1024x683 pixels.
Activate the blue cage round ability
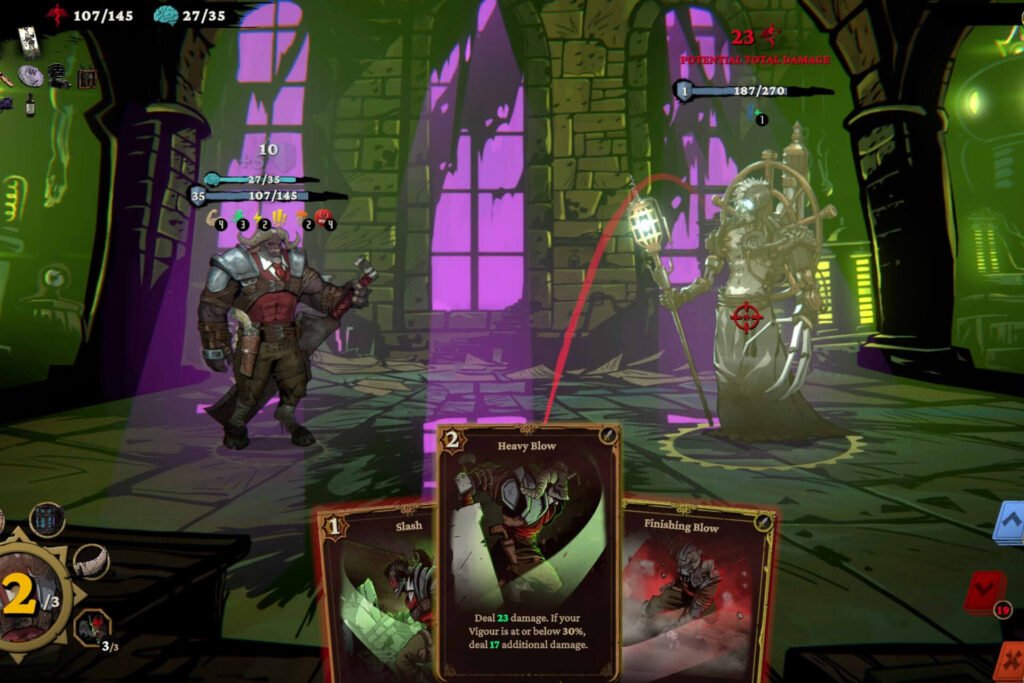(47, 520)
